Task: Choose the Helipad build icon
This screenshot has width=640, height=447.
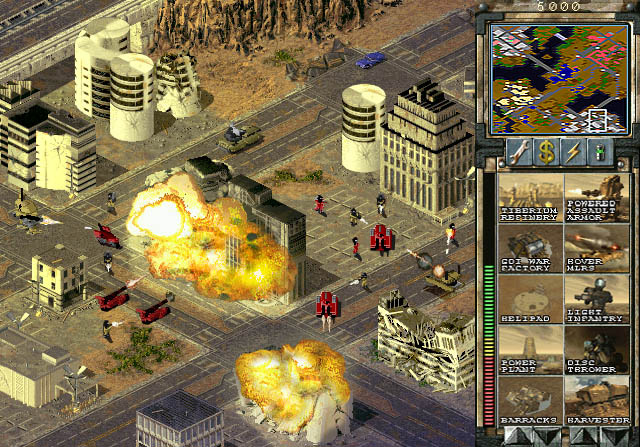Action: tap(530, 299)
